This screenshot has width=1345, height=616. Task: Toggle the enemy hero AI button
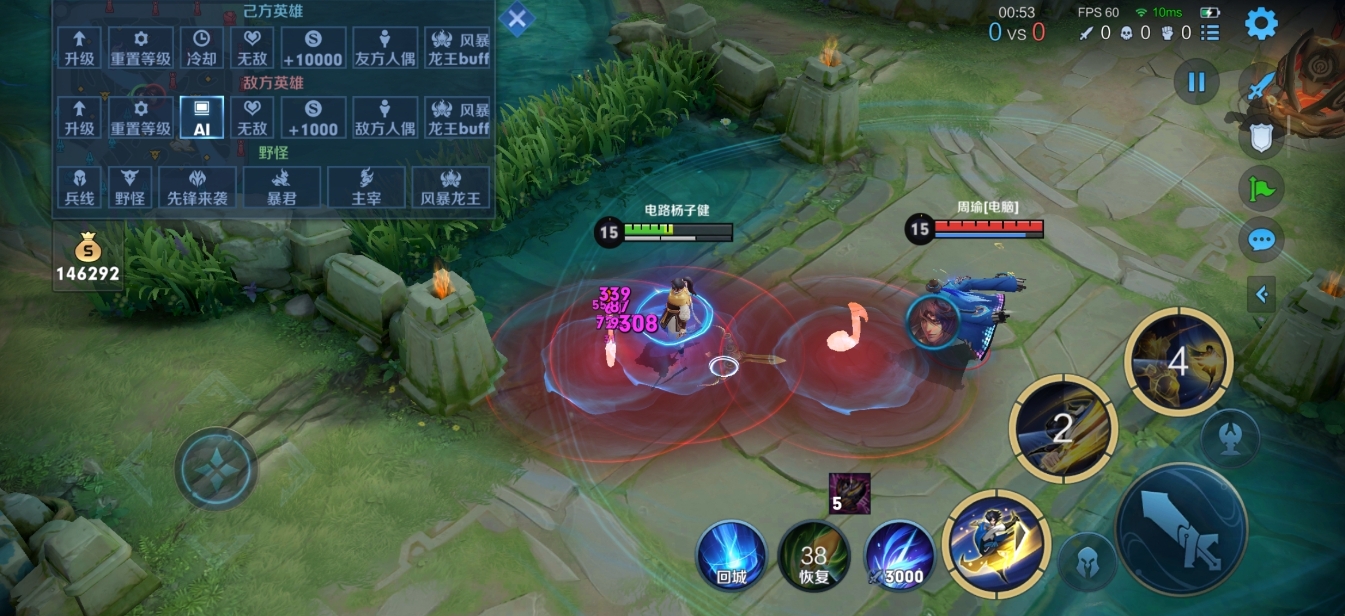point(201,117)
